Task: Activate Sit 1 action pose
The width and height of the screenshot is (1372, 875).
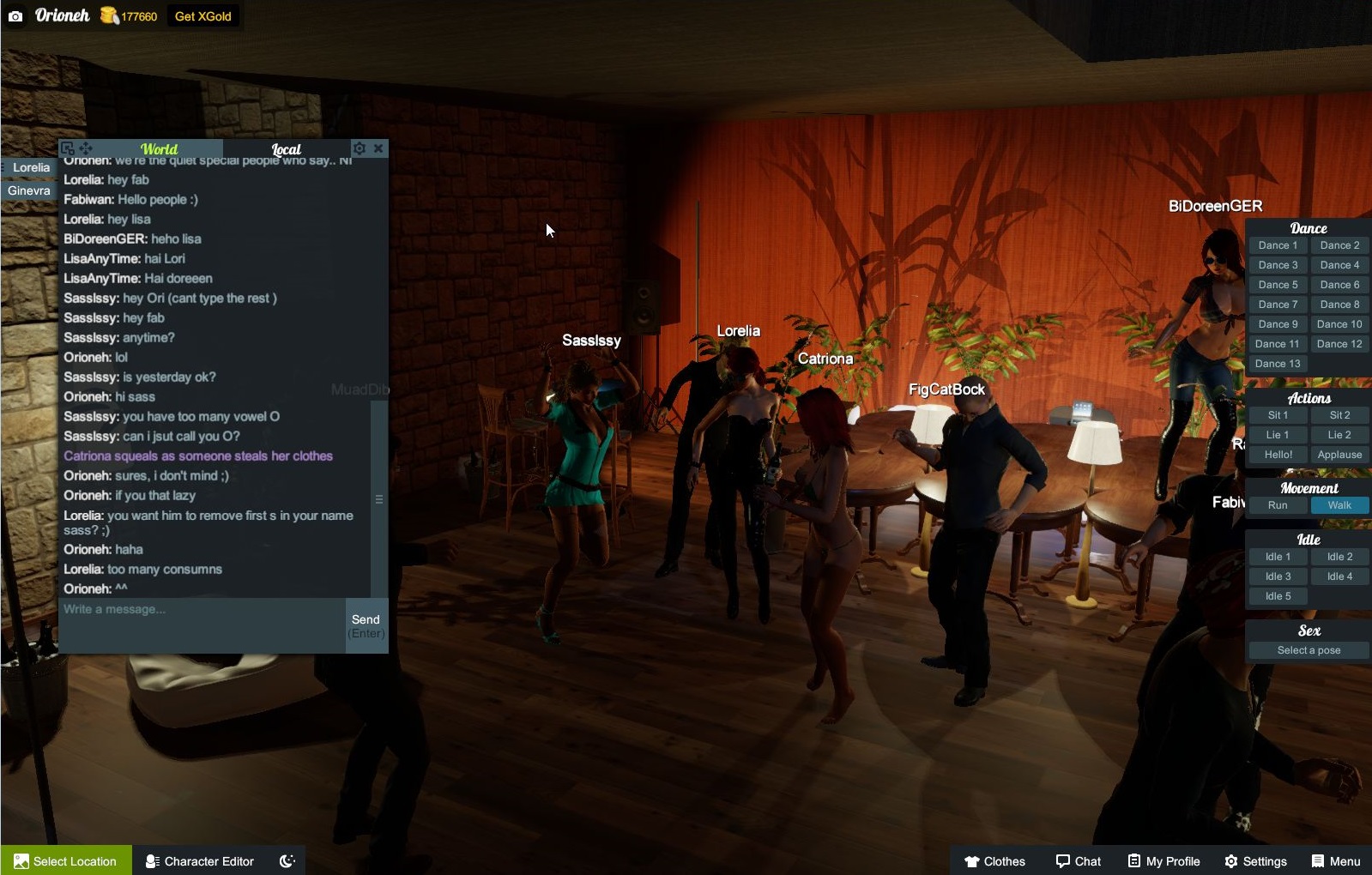Action: pyautogui.click(x=1277, y=414)
